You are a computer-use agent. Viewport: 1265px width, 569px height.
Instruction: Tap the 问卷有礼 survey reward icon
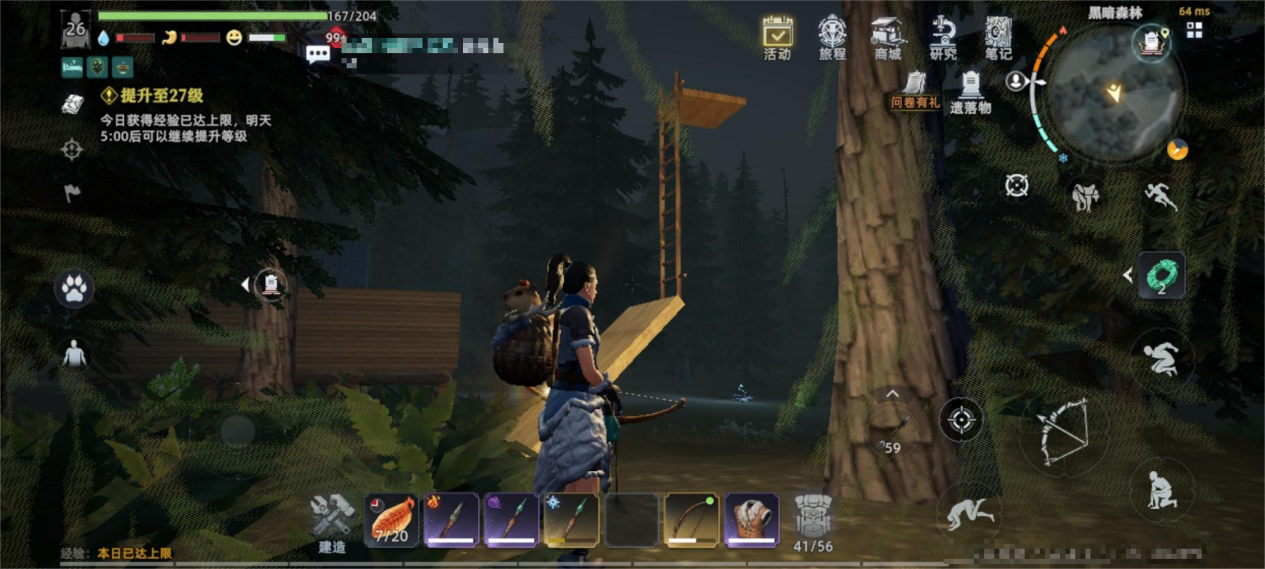(x=915, y=88)
